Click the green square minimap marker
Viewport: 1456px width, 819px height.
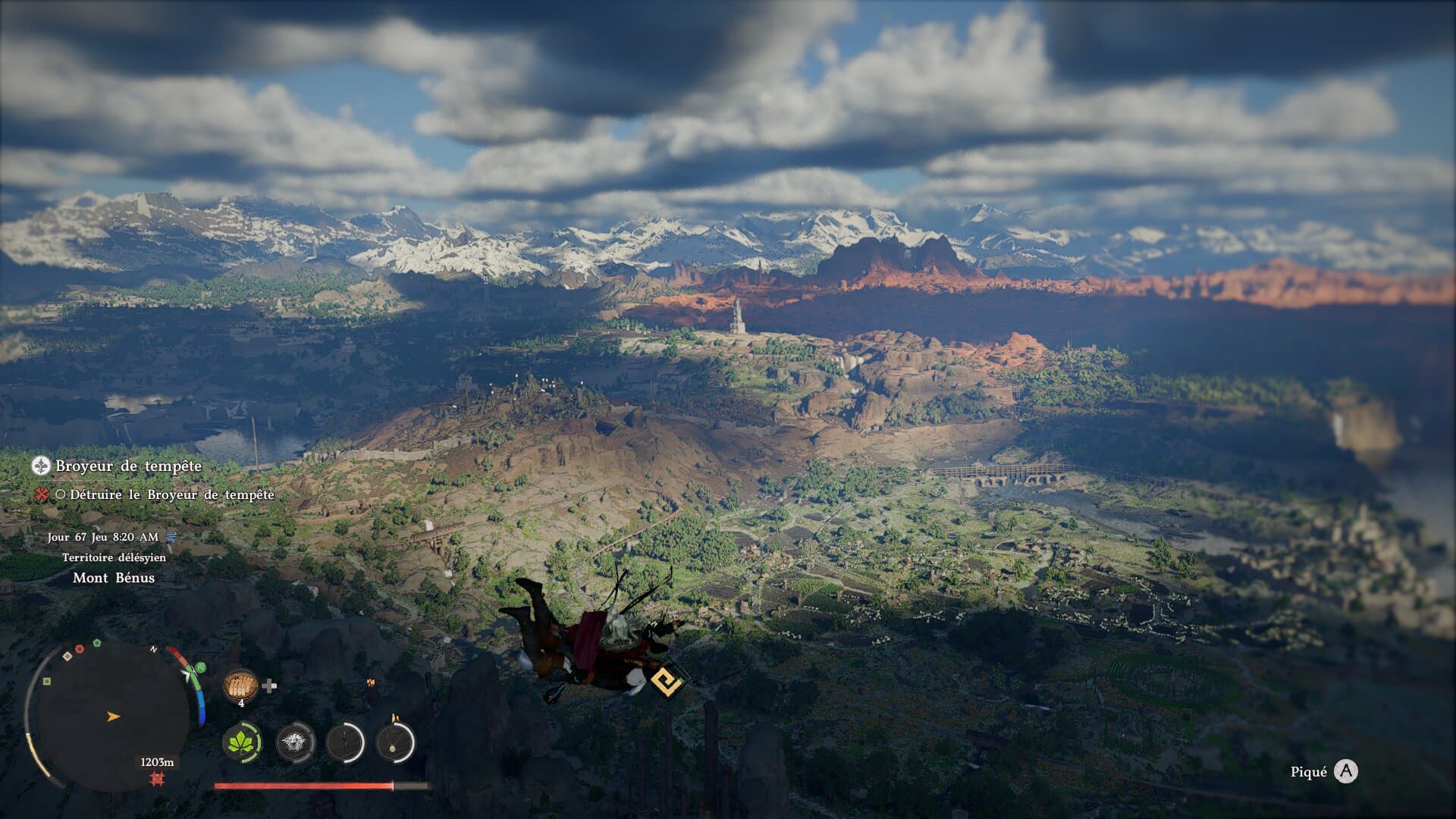47,681
